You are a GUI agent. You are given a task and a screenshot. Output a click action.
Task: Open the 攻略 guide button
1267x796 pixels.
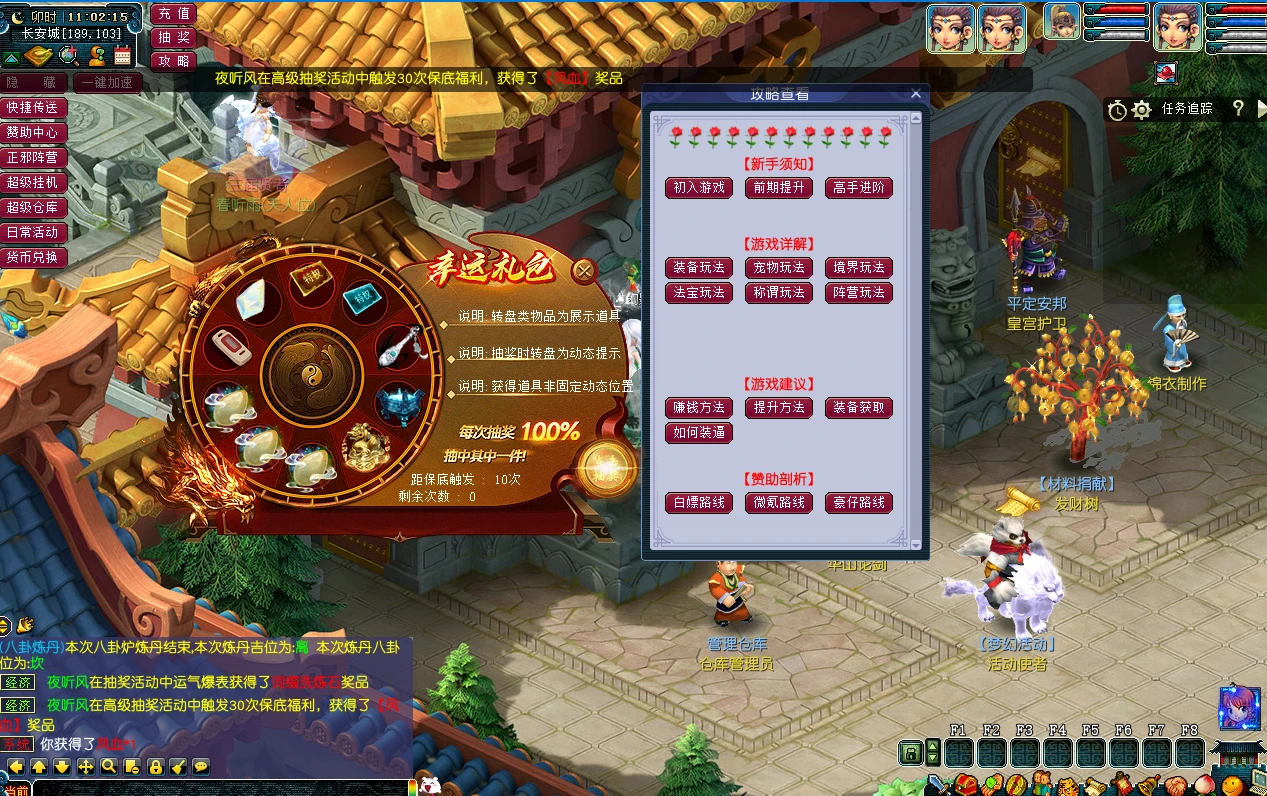click(x=174, y=61)
